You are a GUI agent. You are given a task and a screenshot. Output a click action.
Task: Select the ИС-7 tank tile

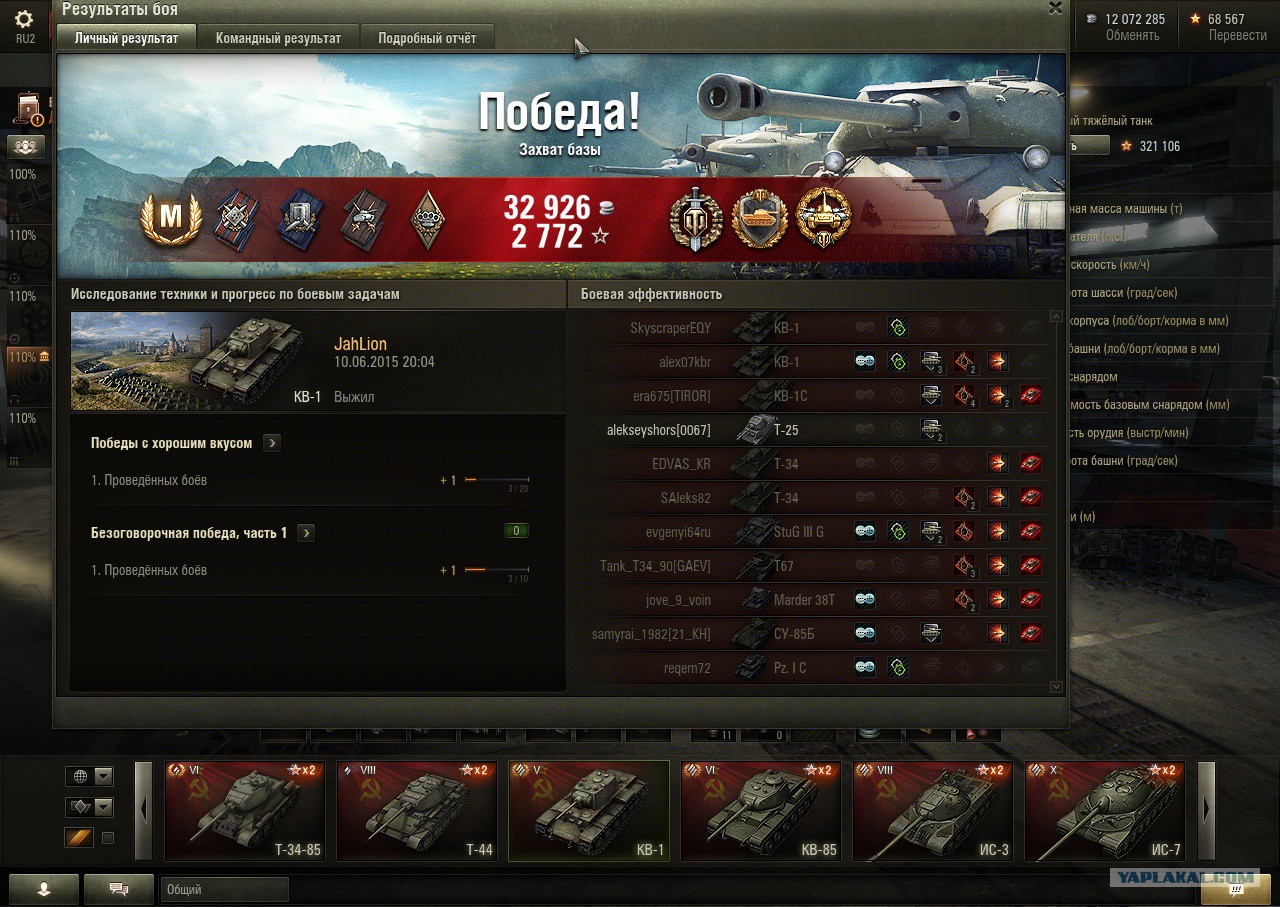1105,811
